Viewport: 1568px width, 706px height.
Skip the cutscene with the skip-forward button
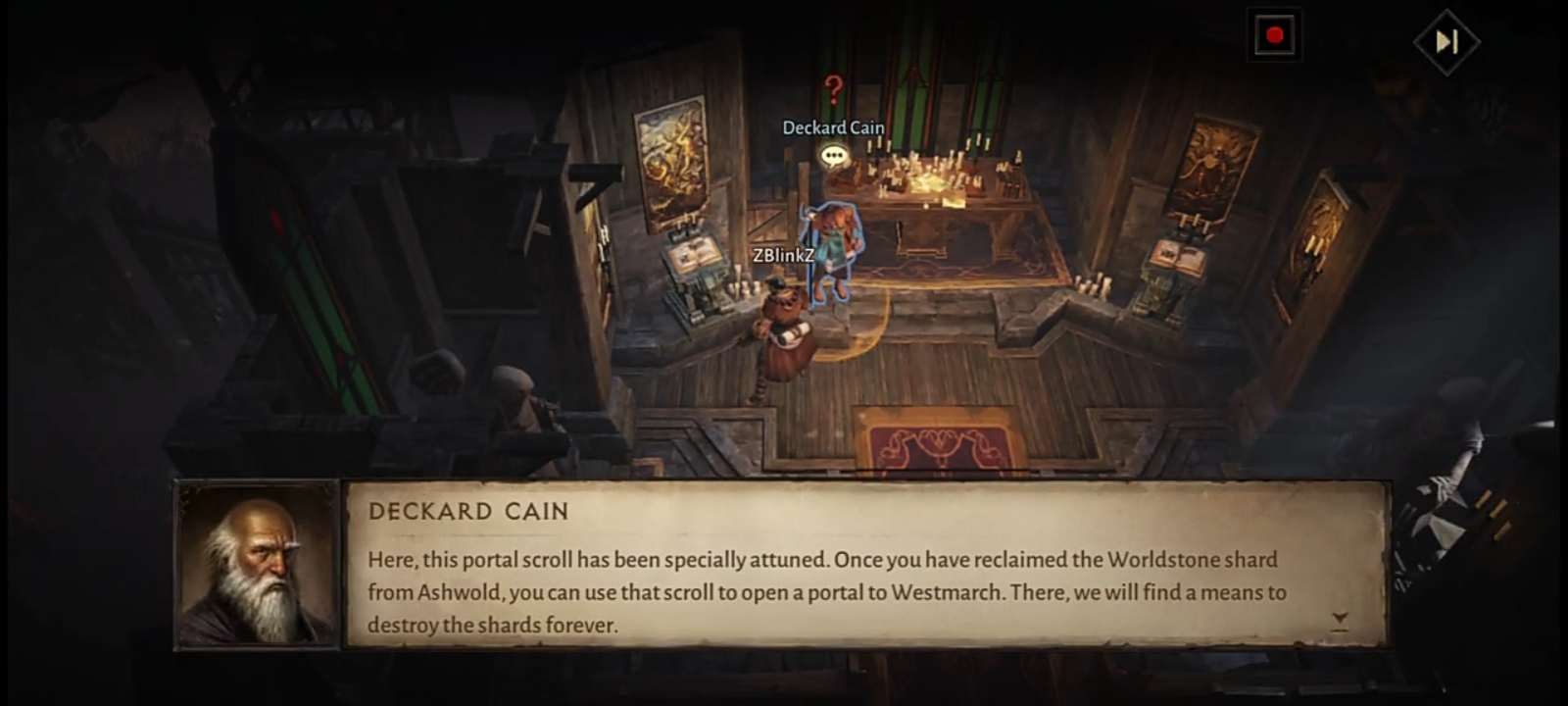(x=1446, y=41)
